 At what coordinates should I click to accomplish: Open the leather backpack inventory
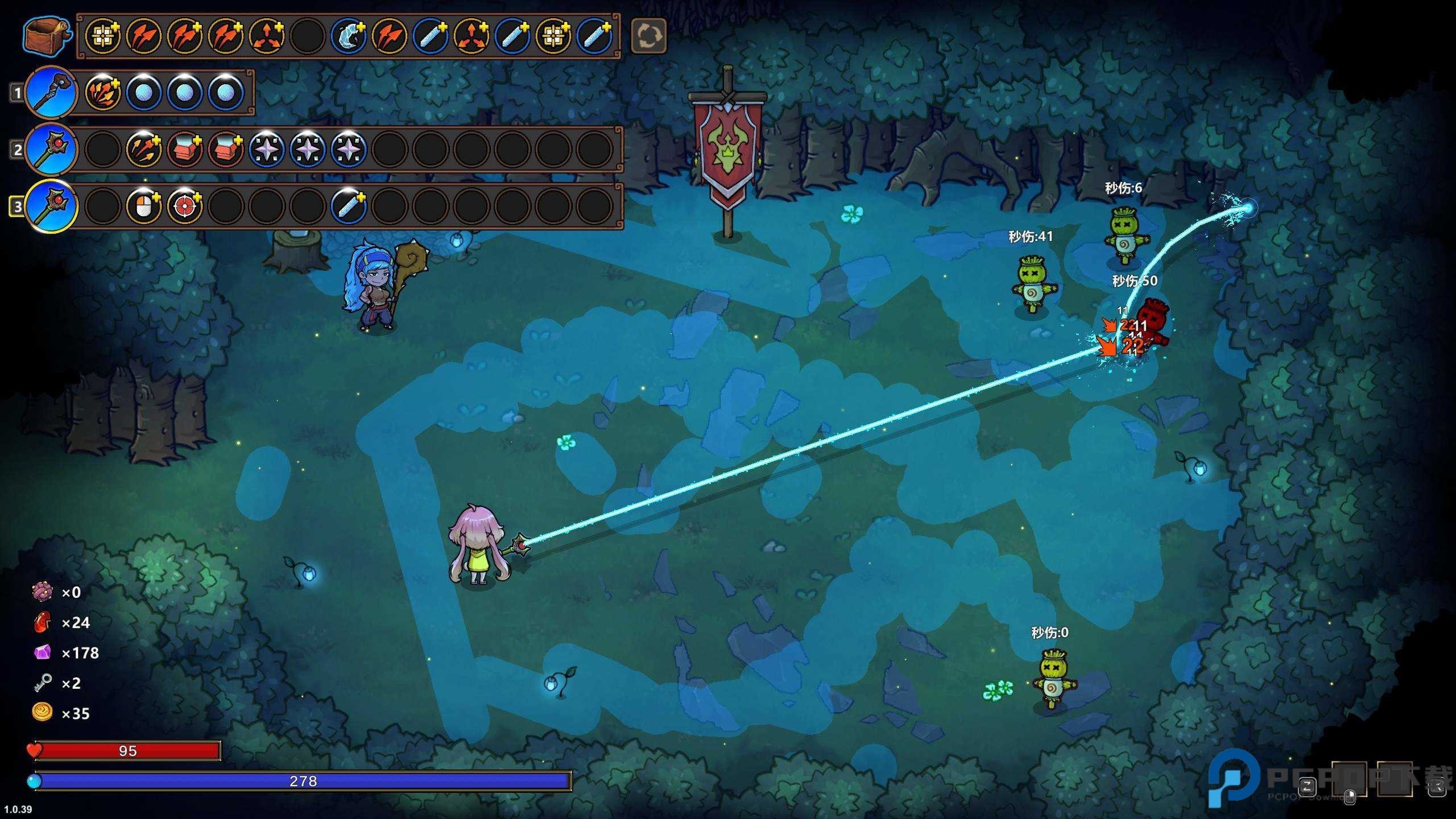coord(47,36)
